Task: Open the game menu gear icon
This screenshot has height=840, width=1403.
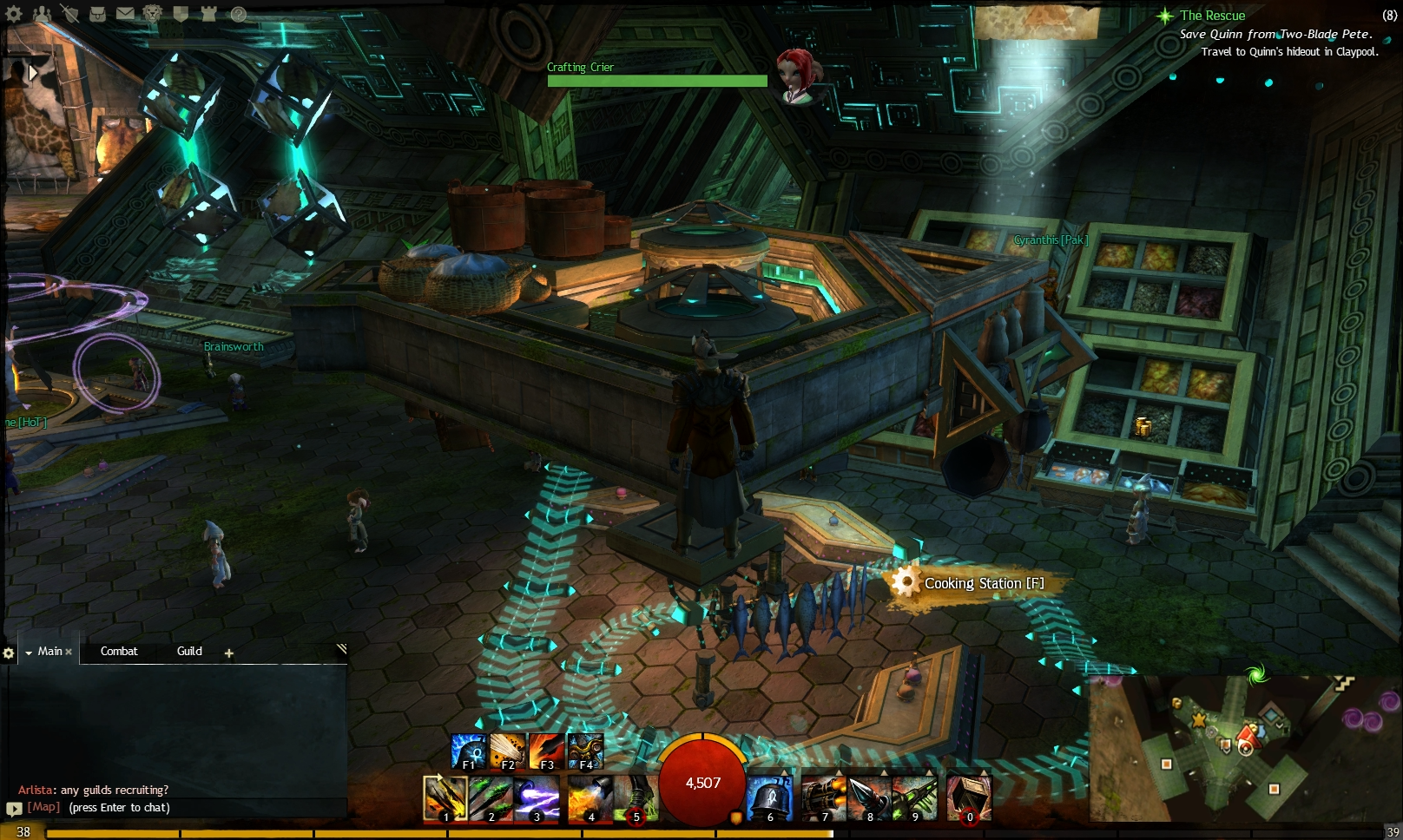Action: pos(13,12)
